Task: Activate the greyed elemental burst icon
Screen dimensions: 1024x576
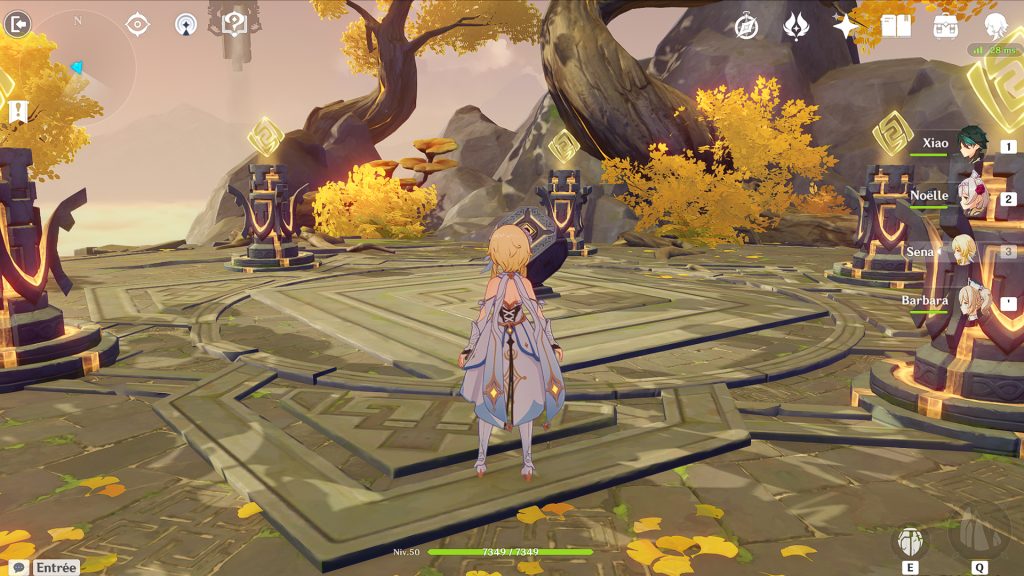Action: [x=976, y=534]
